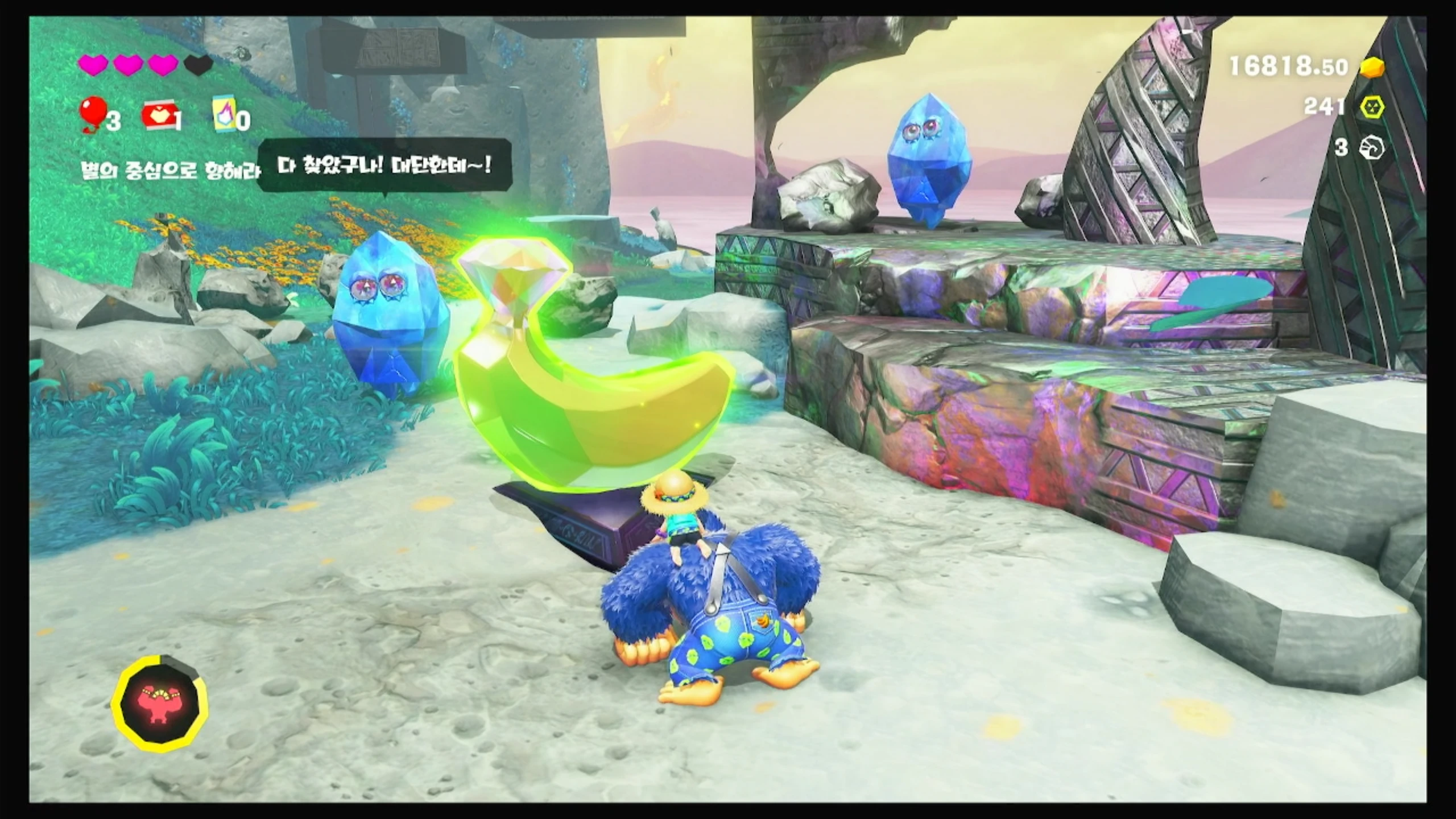Click the red heart juice item icon
Image resolution: width=1456 pixels, height=819 pixels.
(159, 117)
